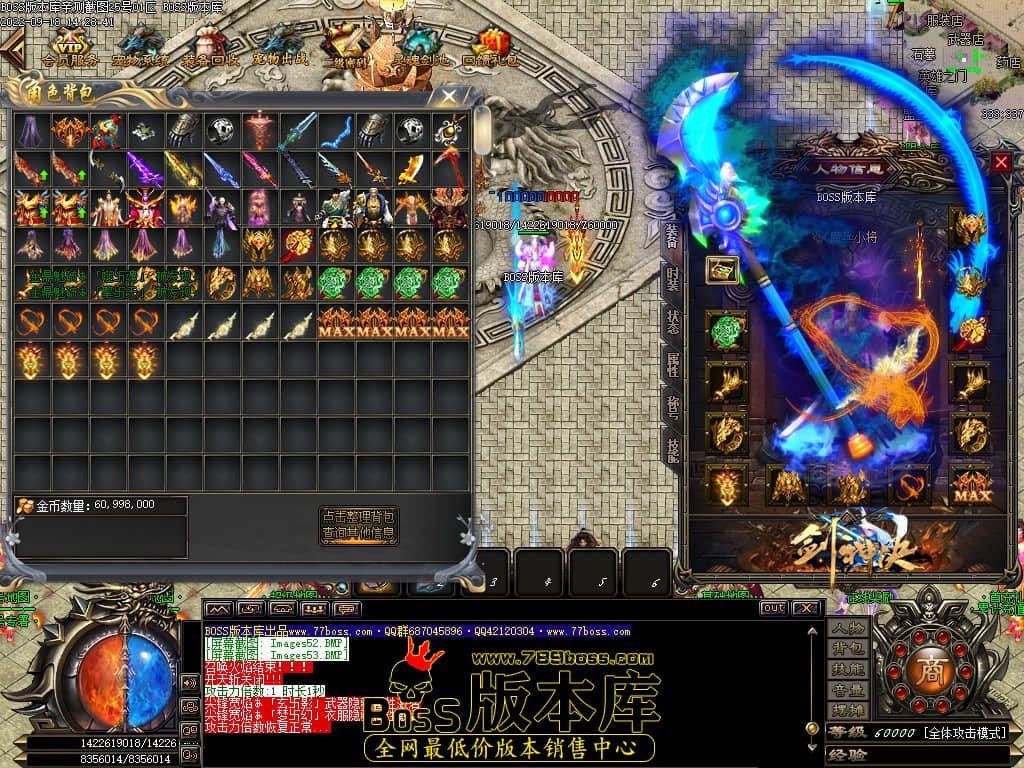
Task: Click the 点击整理背包 sort bag button
Action: [358, 516]
